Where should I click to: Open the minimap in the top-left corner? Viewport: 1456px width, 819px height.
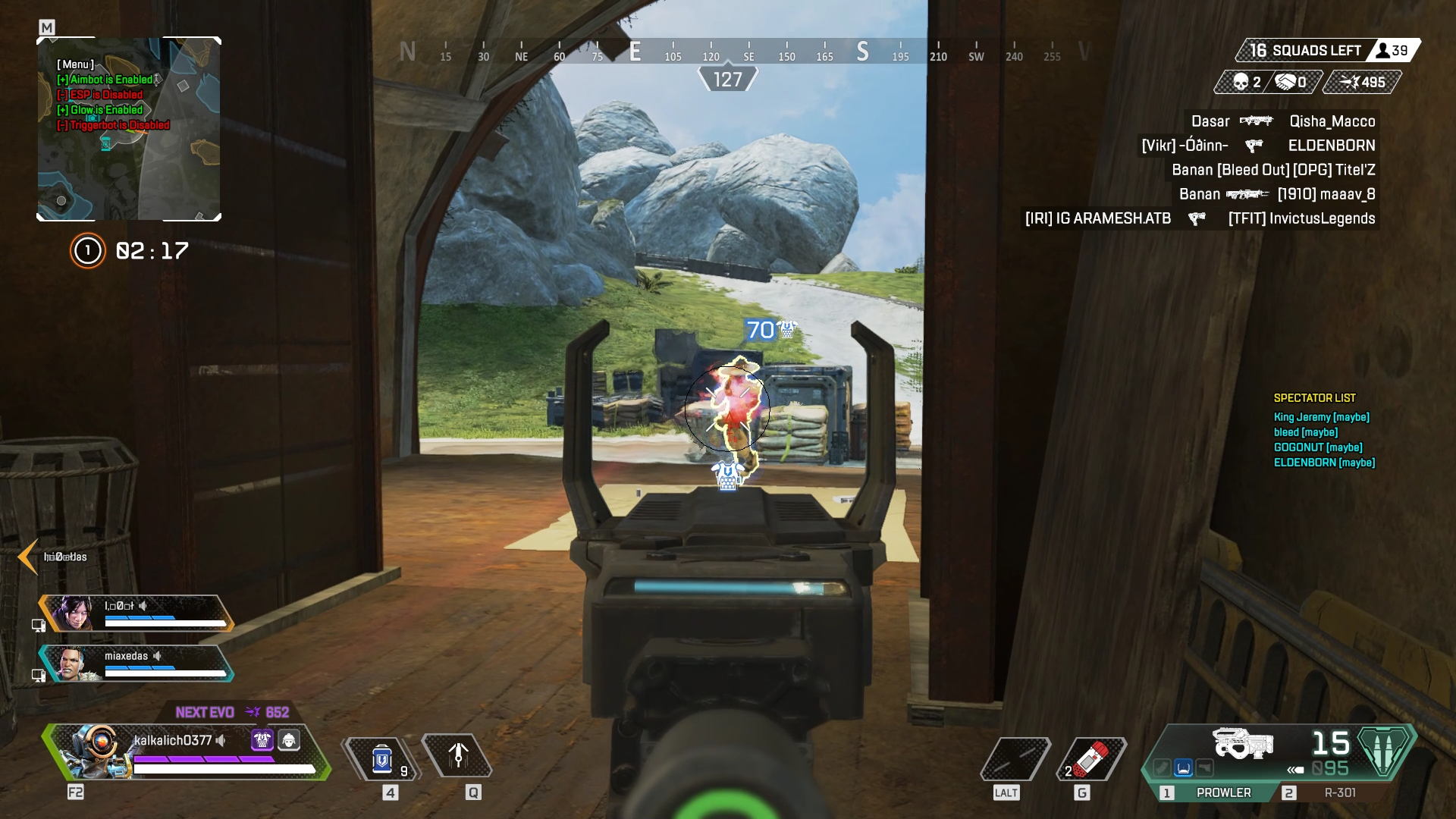[x=129, y=129]
